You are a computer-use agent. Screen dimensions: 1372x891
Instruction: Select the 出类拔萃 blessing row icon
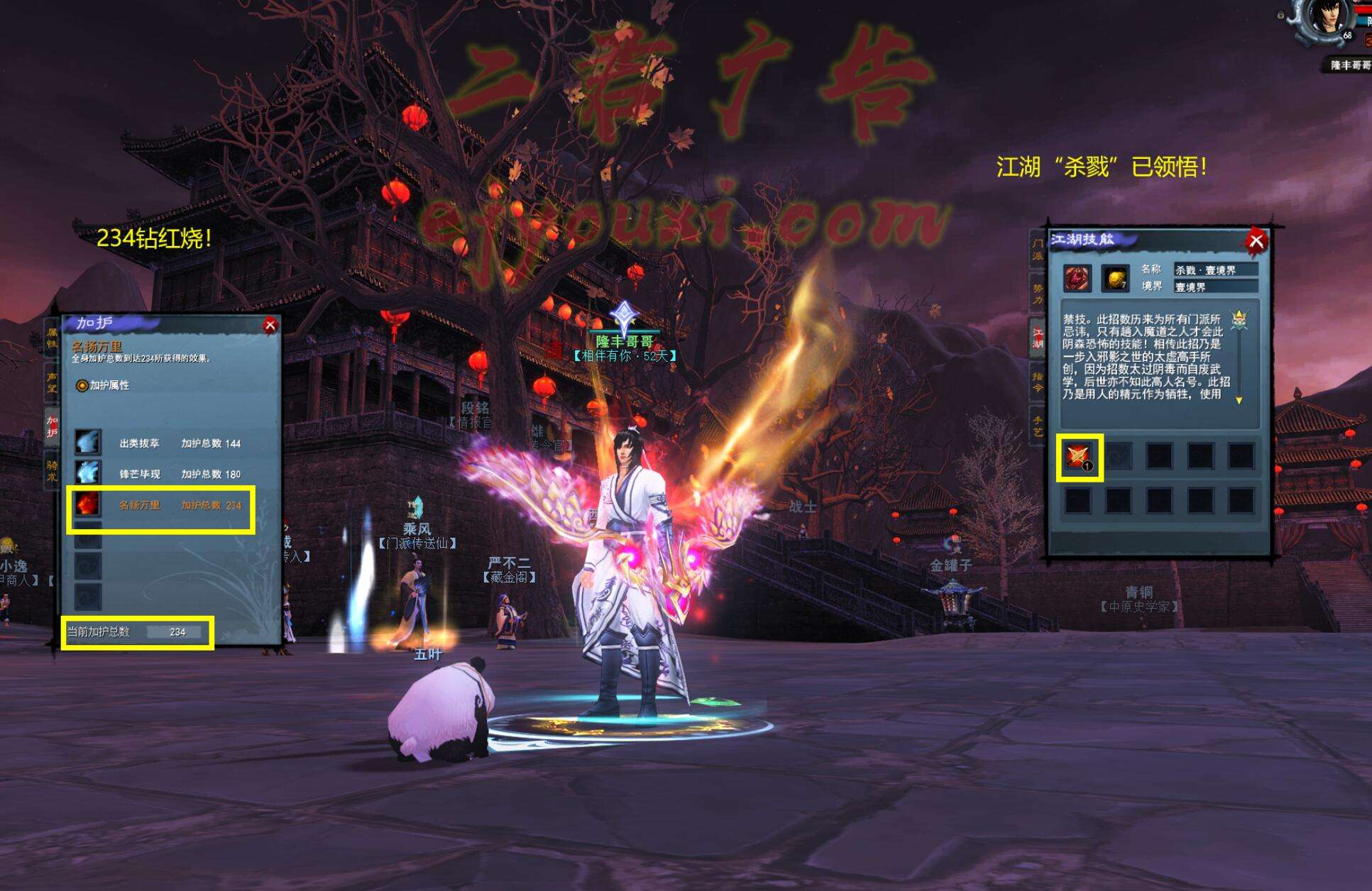pyautogui.click(x=88, y=443)
